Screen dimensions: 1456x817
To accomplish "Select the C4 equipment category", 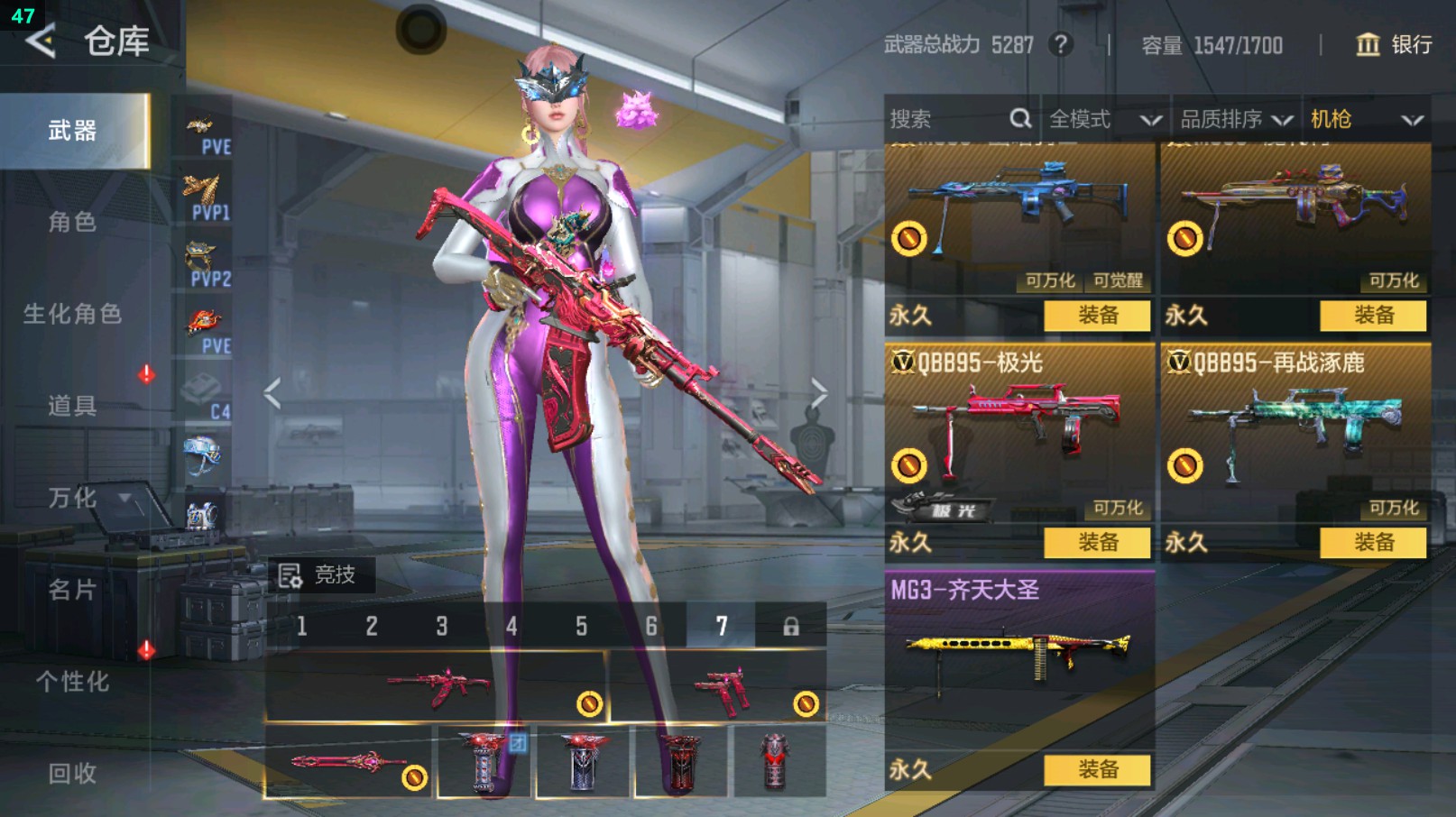I will point(206,395).
